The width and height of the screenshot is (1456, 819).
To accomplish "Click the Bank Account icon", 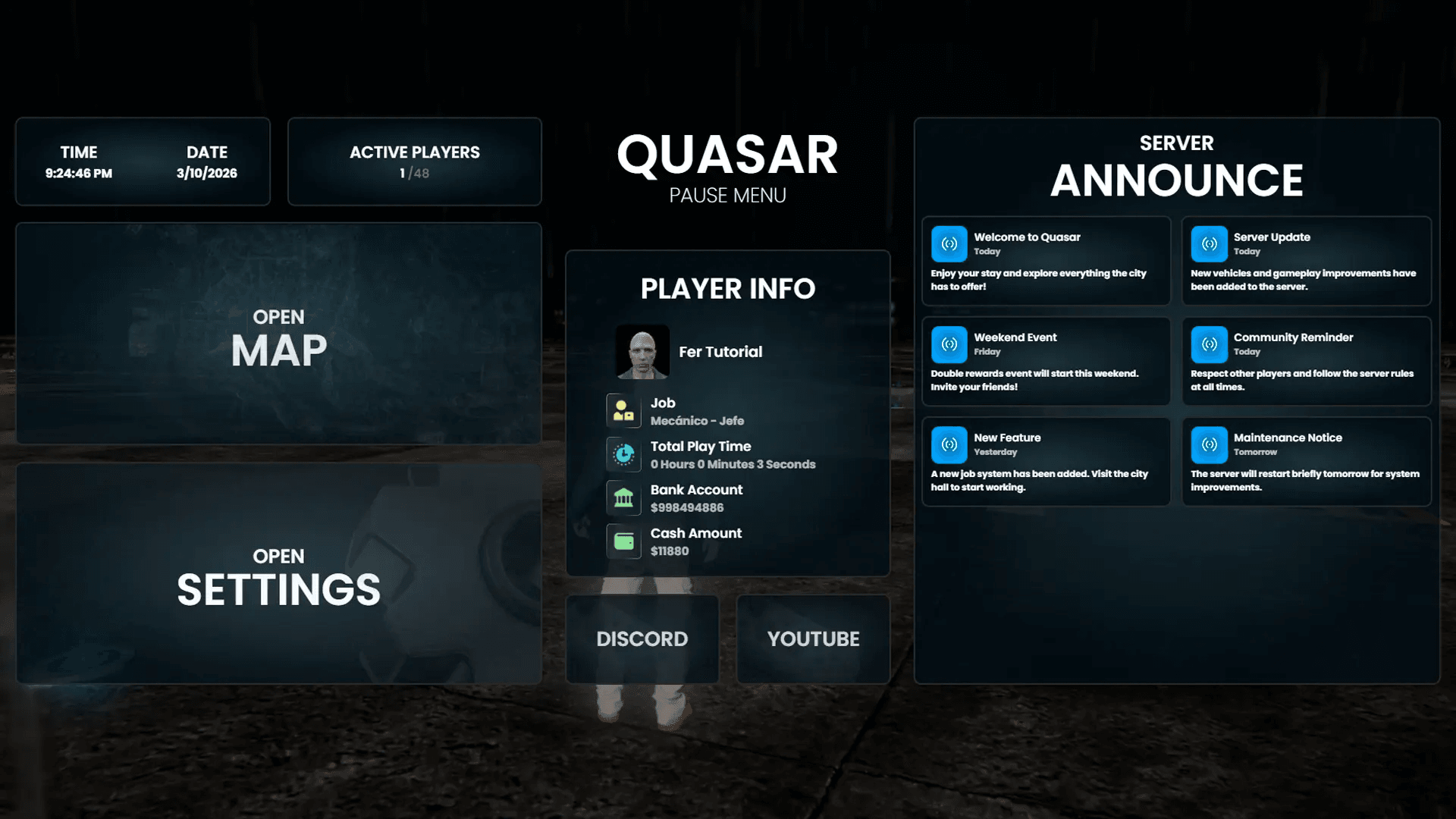I will (623, 497).
